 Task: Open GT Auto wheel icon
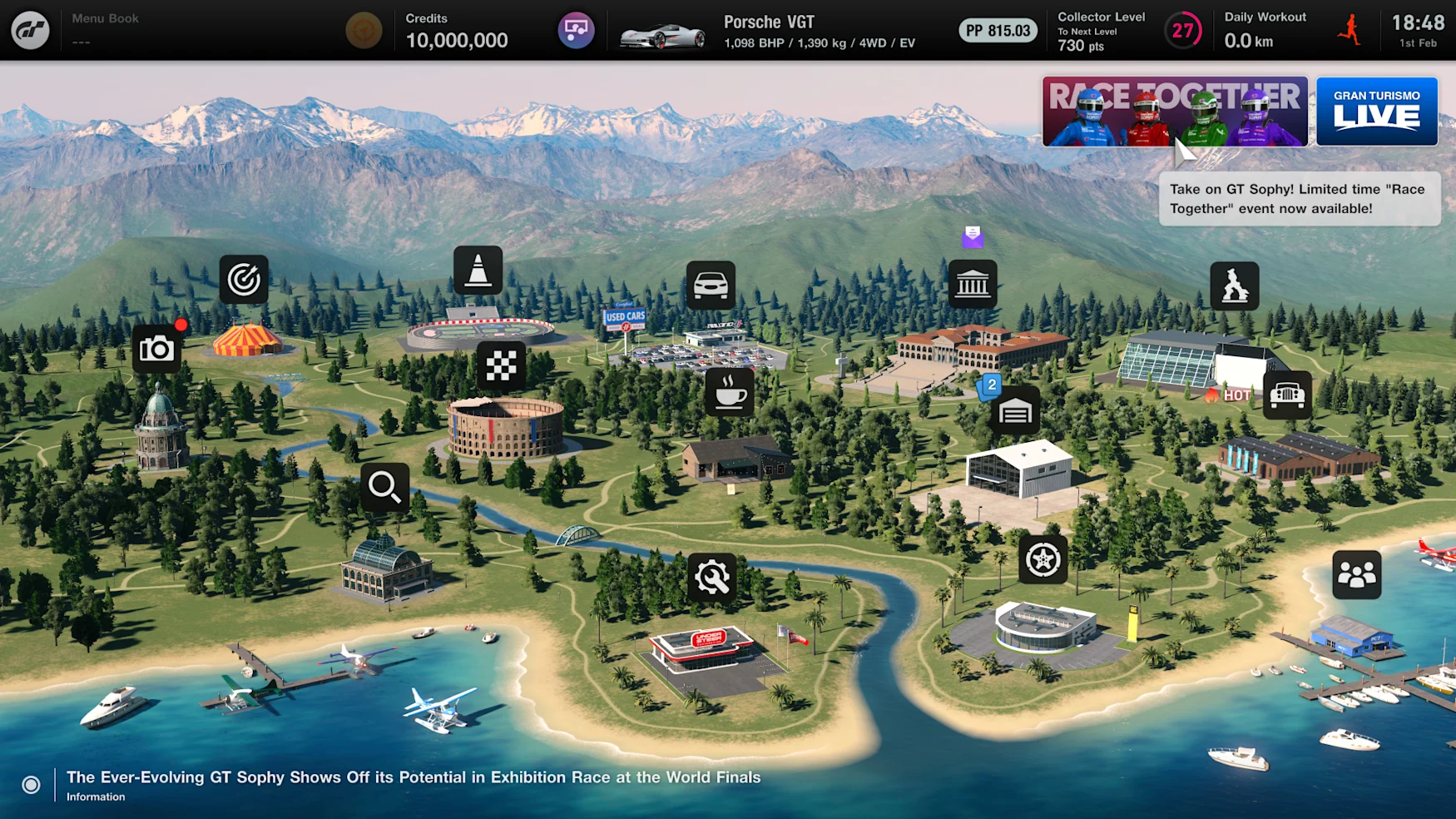pos(1042,559)
